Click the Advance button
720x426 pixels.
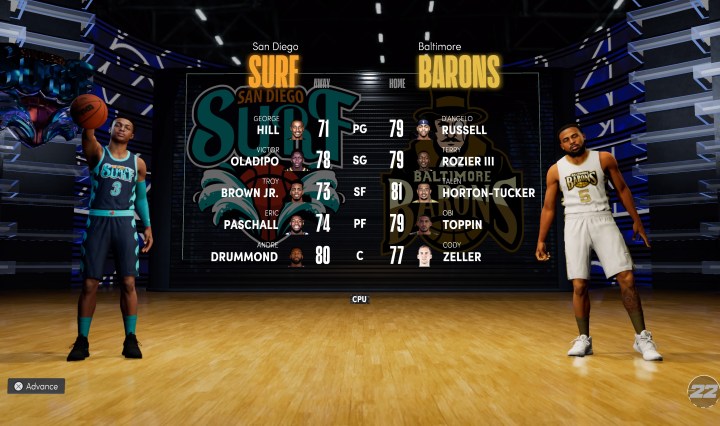[36, 386]
